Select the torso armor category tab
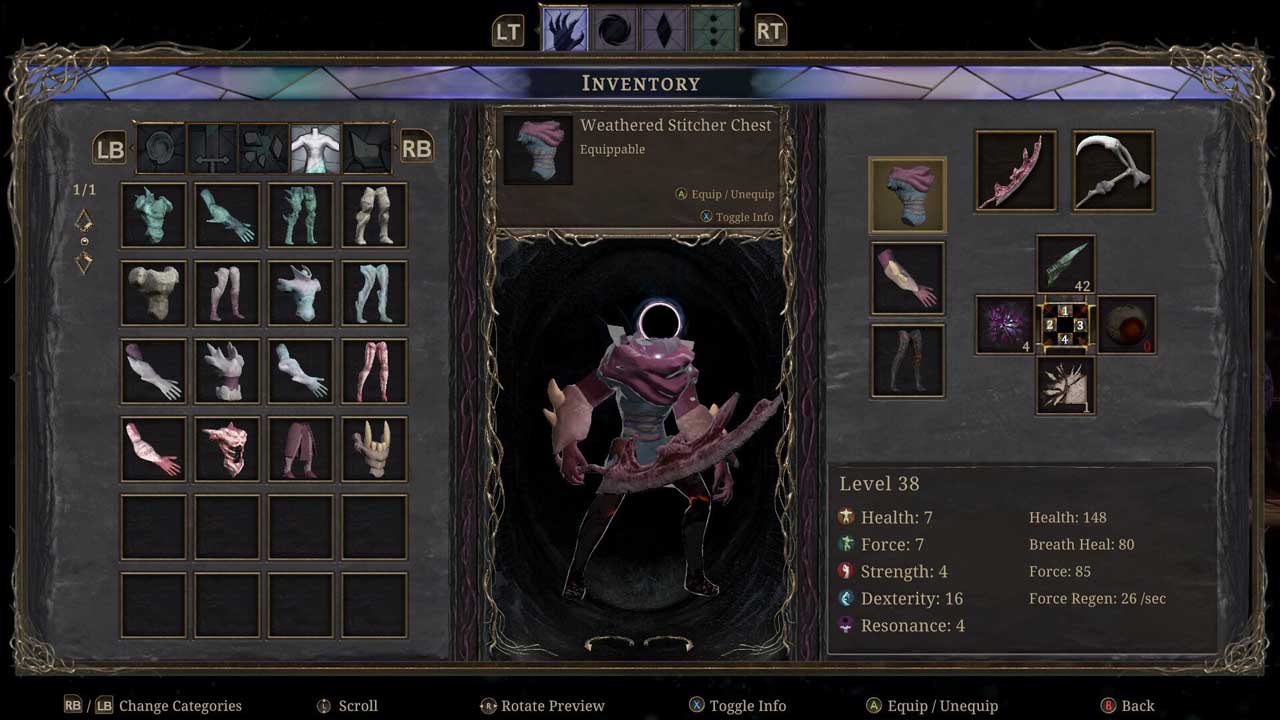The height and width of the screenshot is (720, 1280). click(315, 148)
